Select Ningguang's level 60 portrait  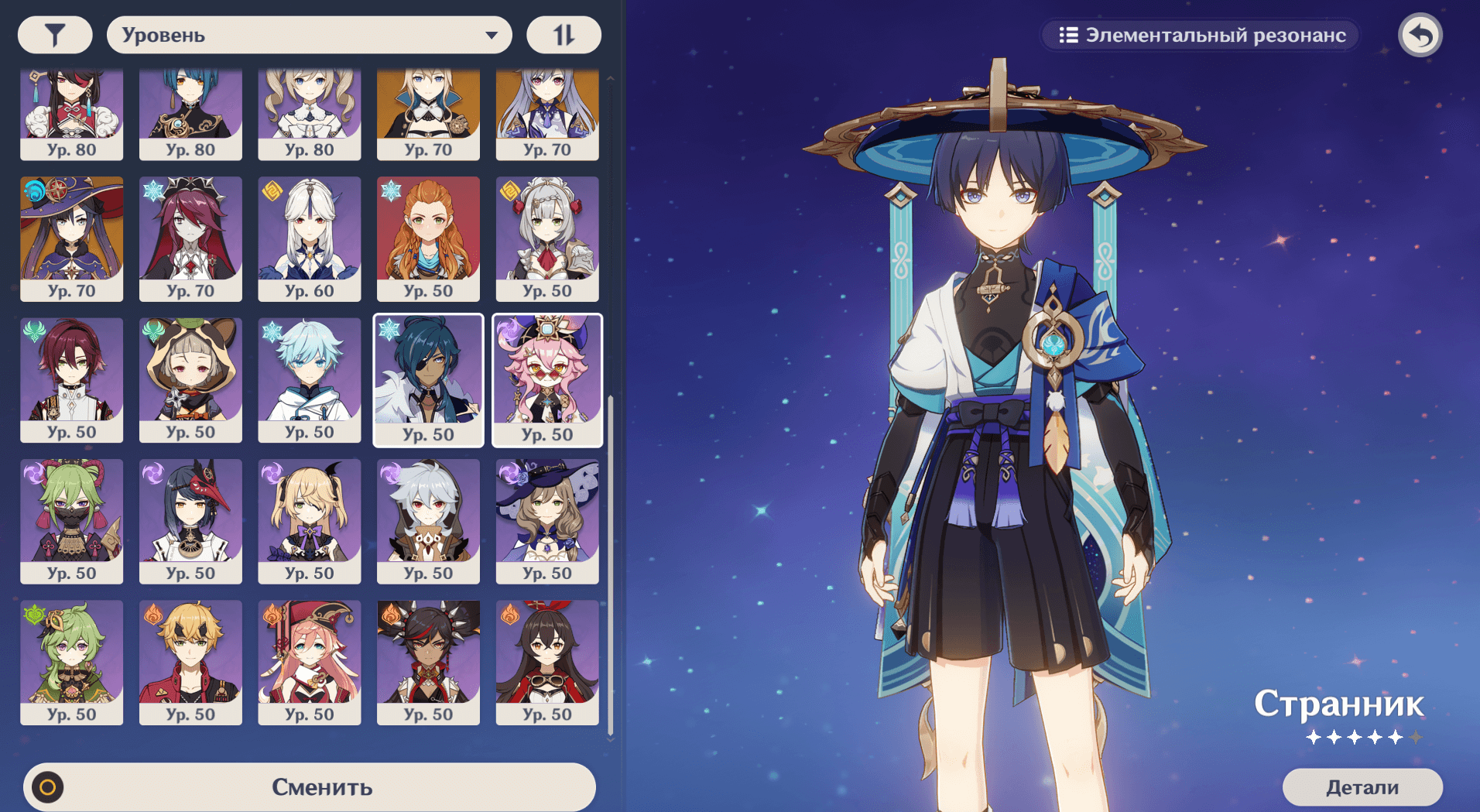click(x=309, y=238)
